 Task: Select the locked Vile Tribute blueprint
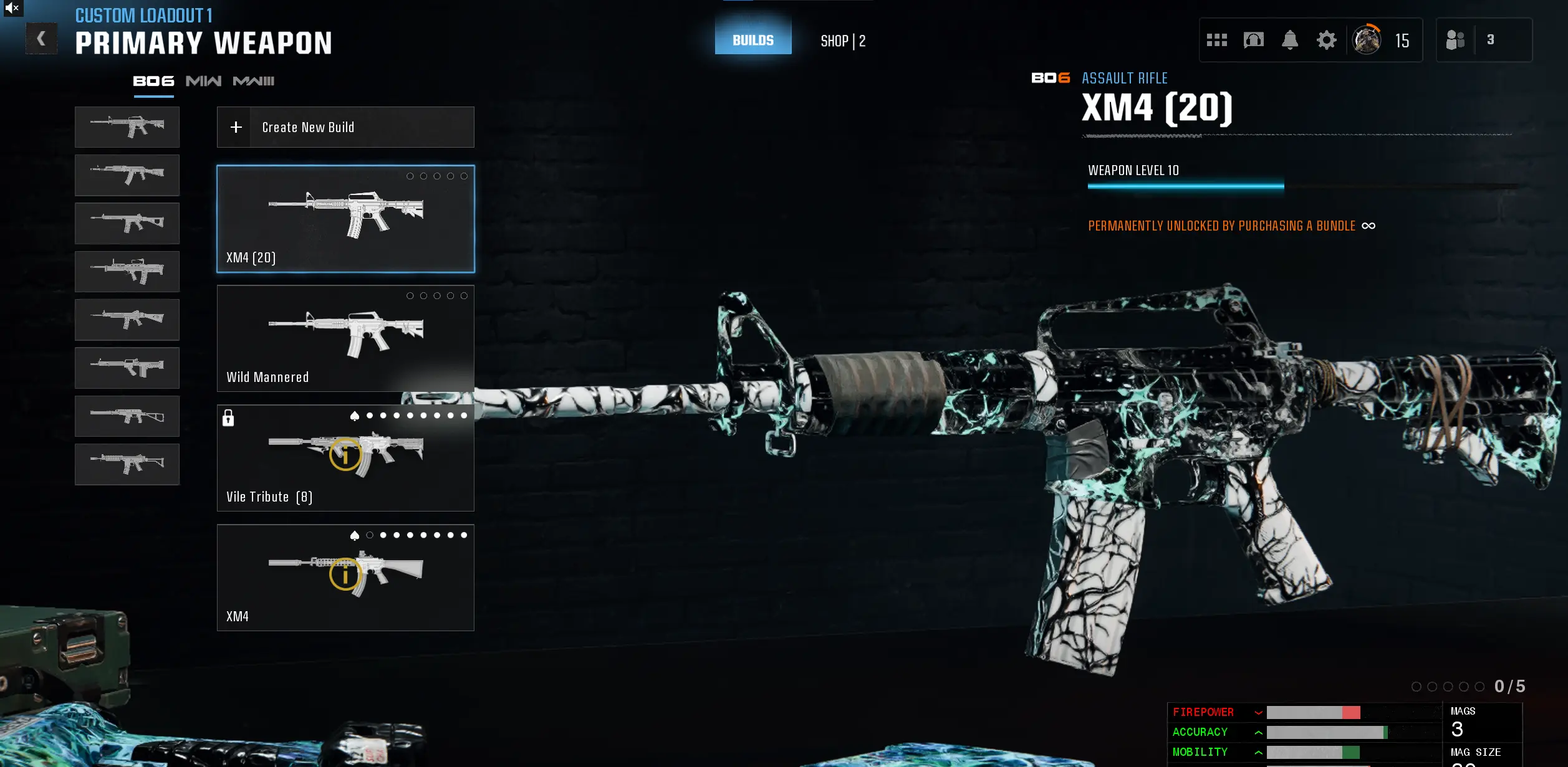click(345, 458)
